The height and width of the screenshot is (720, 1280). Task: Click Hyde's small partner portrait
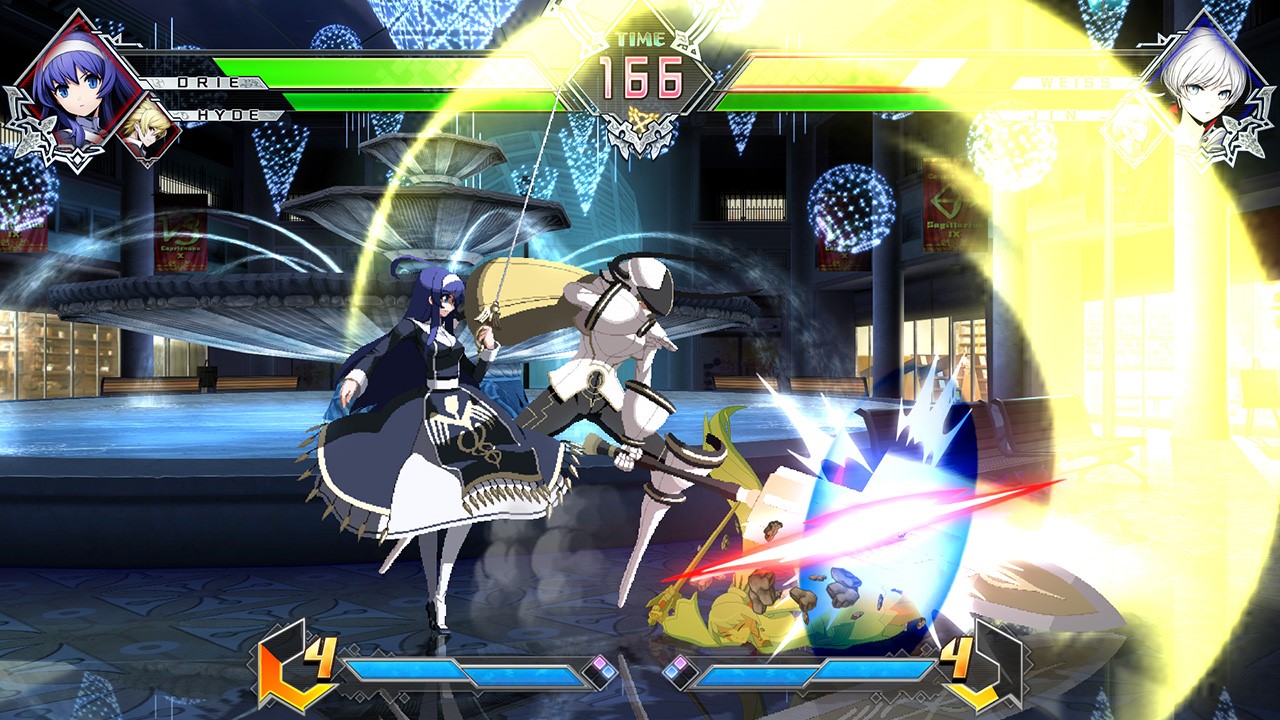148,130
